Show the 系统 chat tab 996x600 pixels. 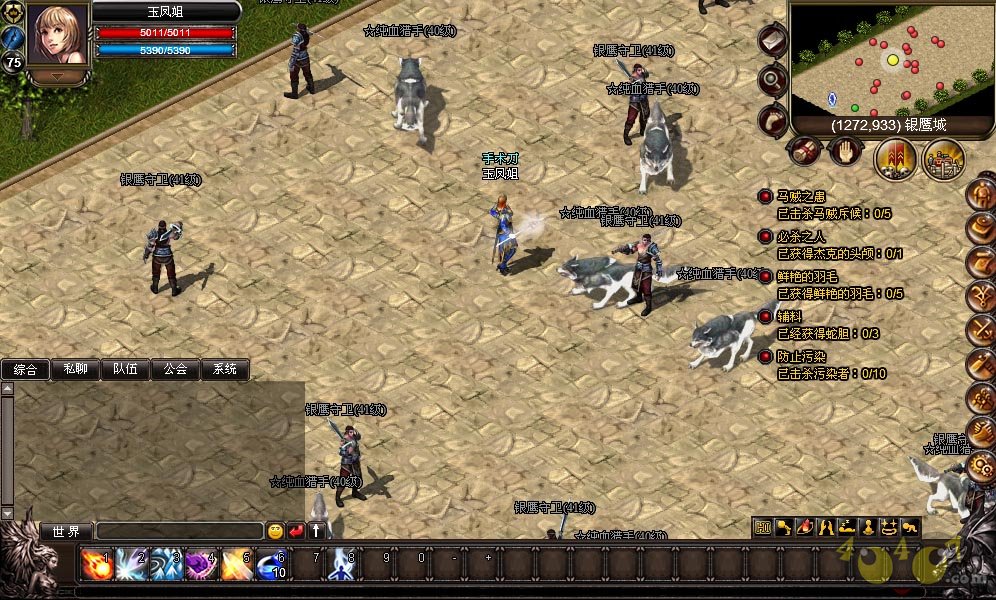point(225,369)
